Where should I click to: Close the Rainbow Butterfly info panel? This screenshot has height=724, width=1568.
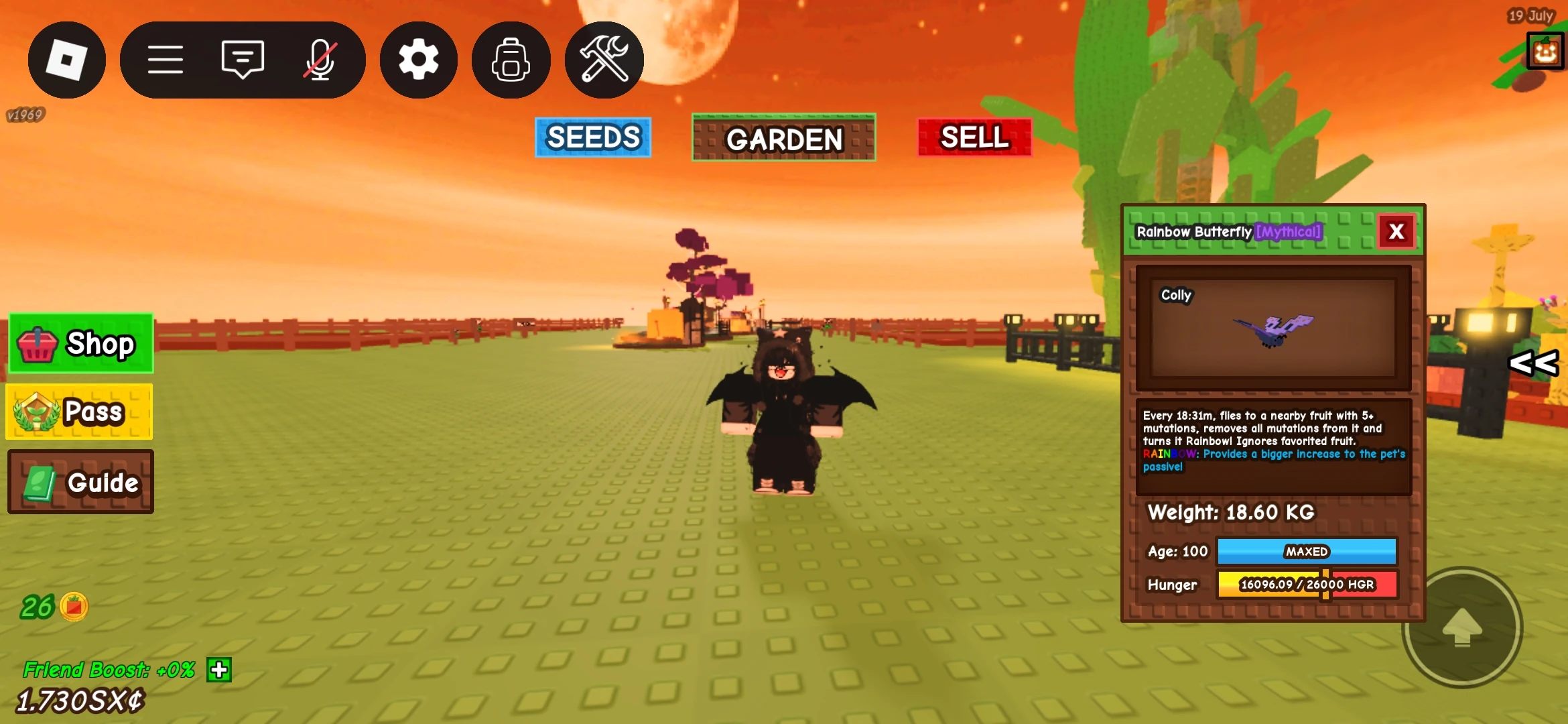point(1396,231)
